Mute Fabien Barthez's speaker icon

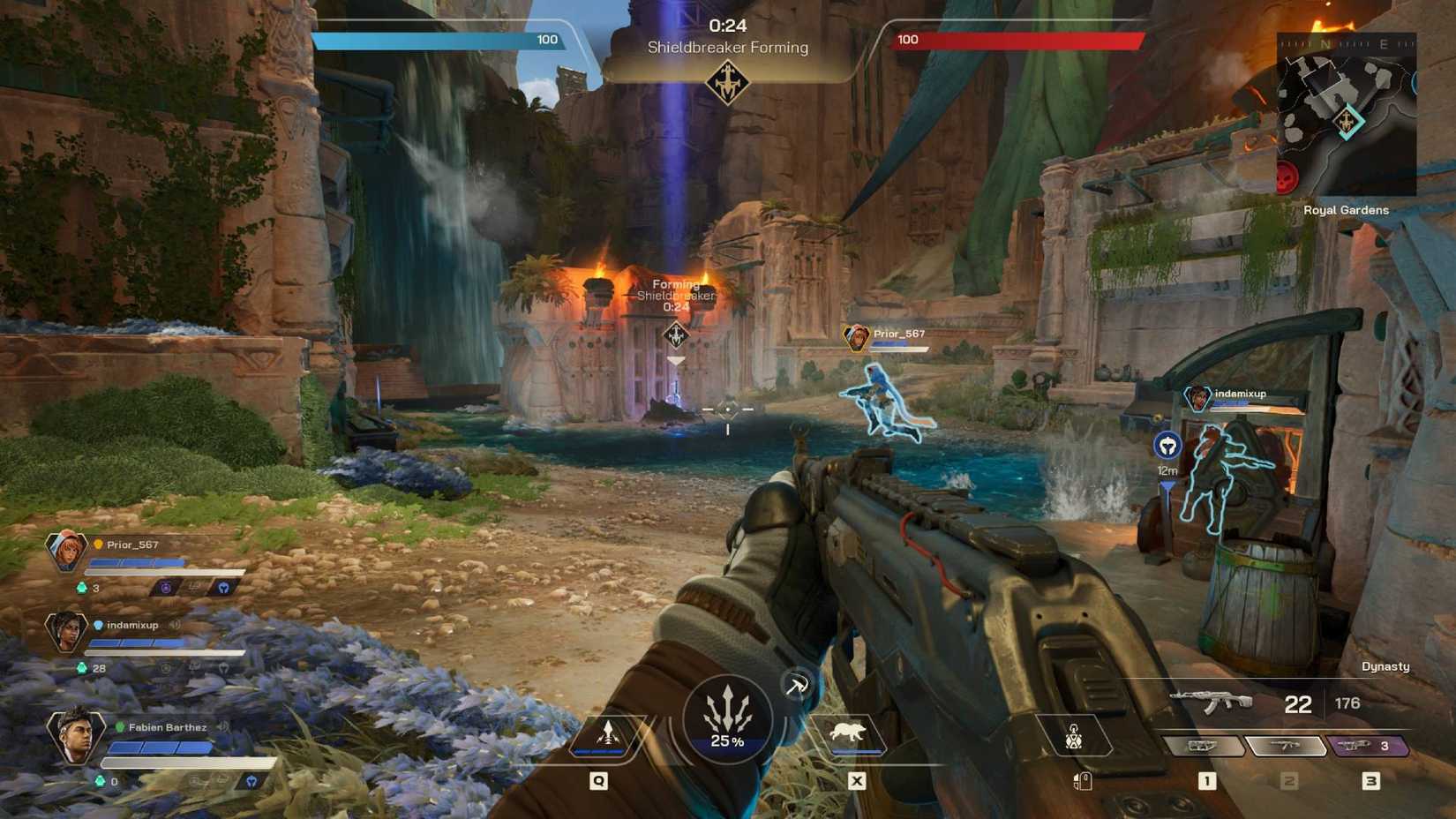pos(224,728)
